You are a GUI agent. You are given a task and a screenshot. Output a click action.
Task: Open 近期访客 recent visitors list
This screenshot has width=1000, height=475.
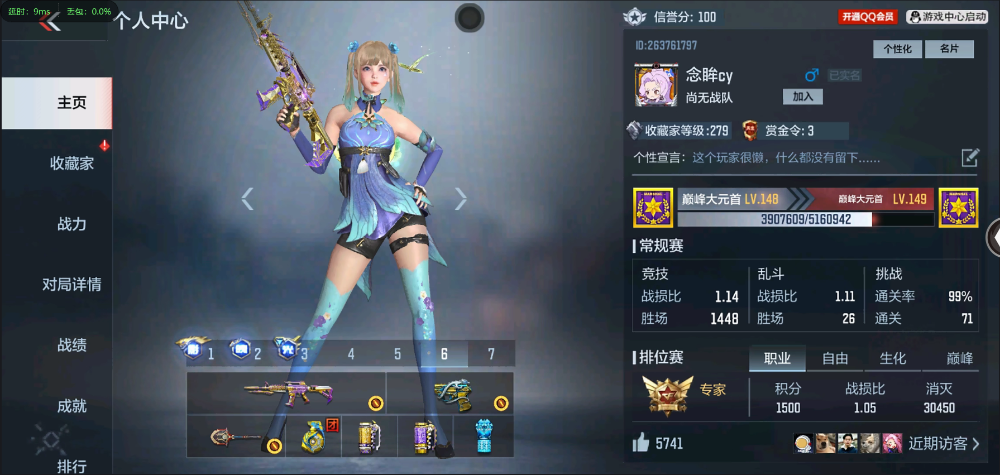point(943,443)
